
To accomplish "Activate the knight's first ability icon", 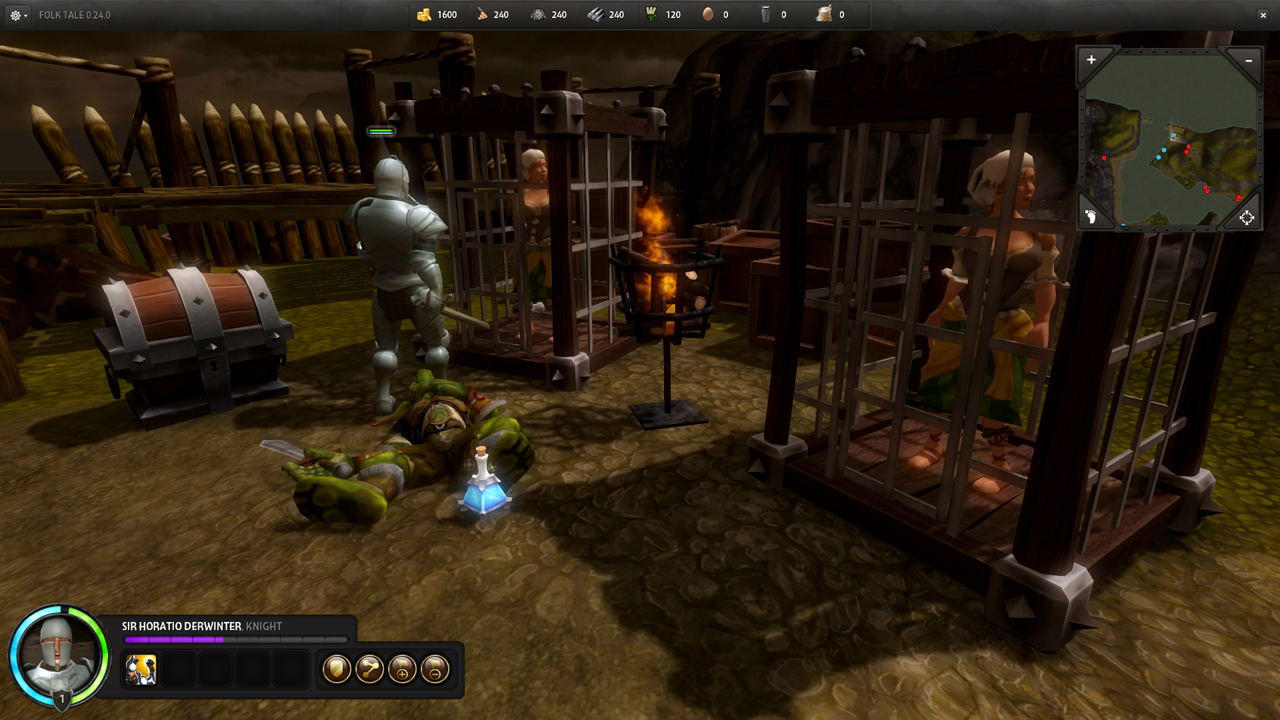I will click(x=141, y=669).
